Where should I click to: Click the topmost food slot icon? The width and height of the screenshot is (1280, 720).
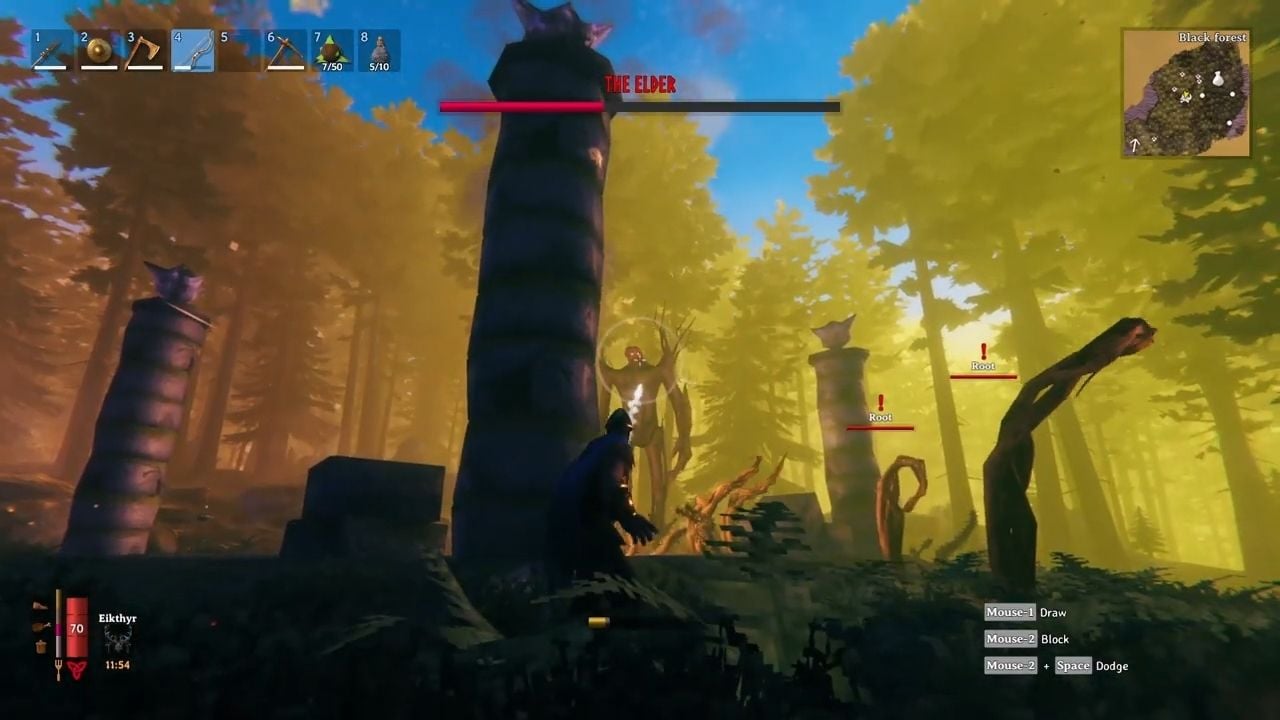pyautogui.click(x=39, y=605)
